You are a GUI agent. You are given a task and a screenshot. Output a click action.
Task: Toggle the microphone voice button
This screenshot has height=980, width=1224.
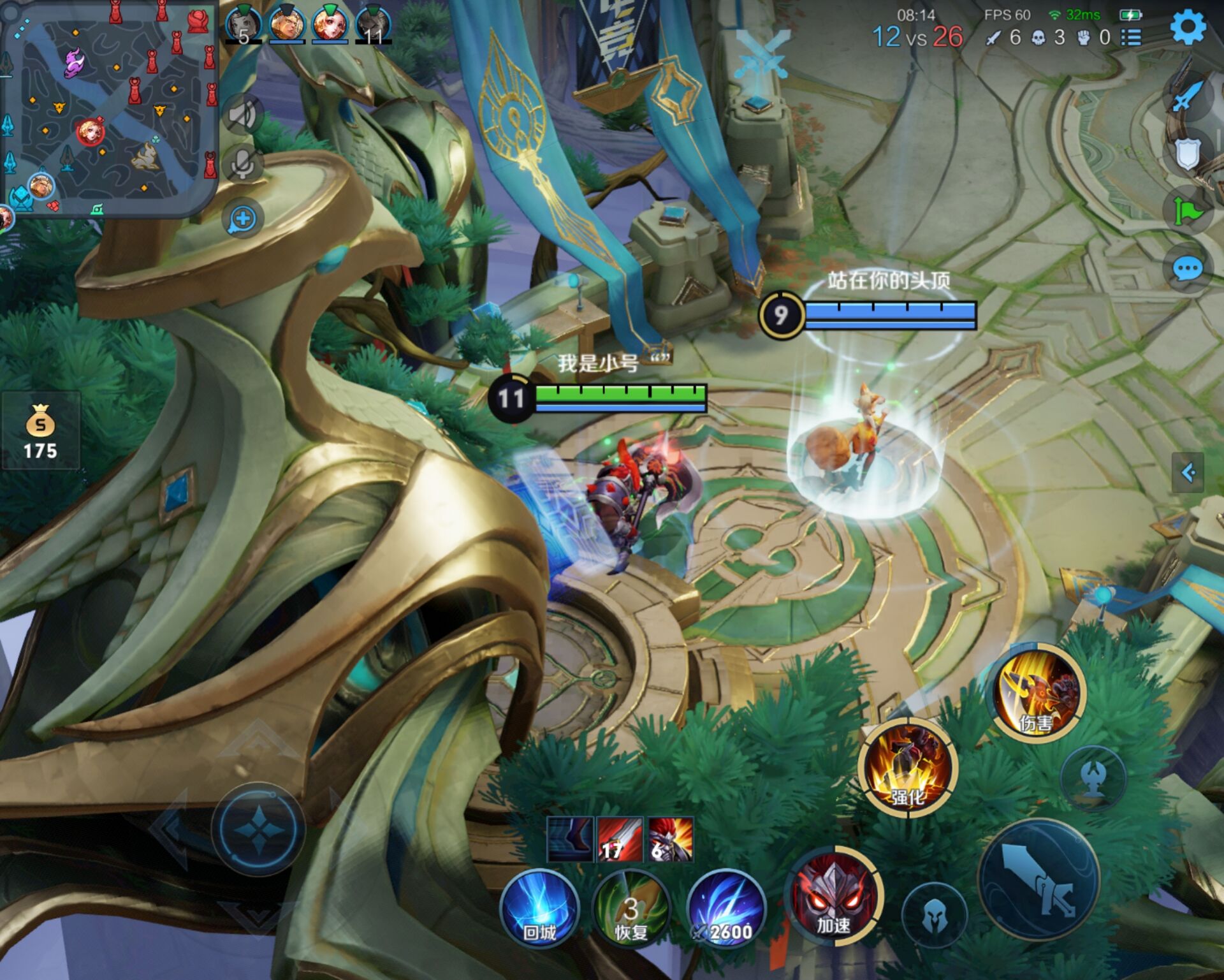coord(243,164)
